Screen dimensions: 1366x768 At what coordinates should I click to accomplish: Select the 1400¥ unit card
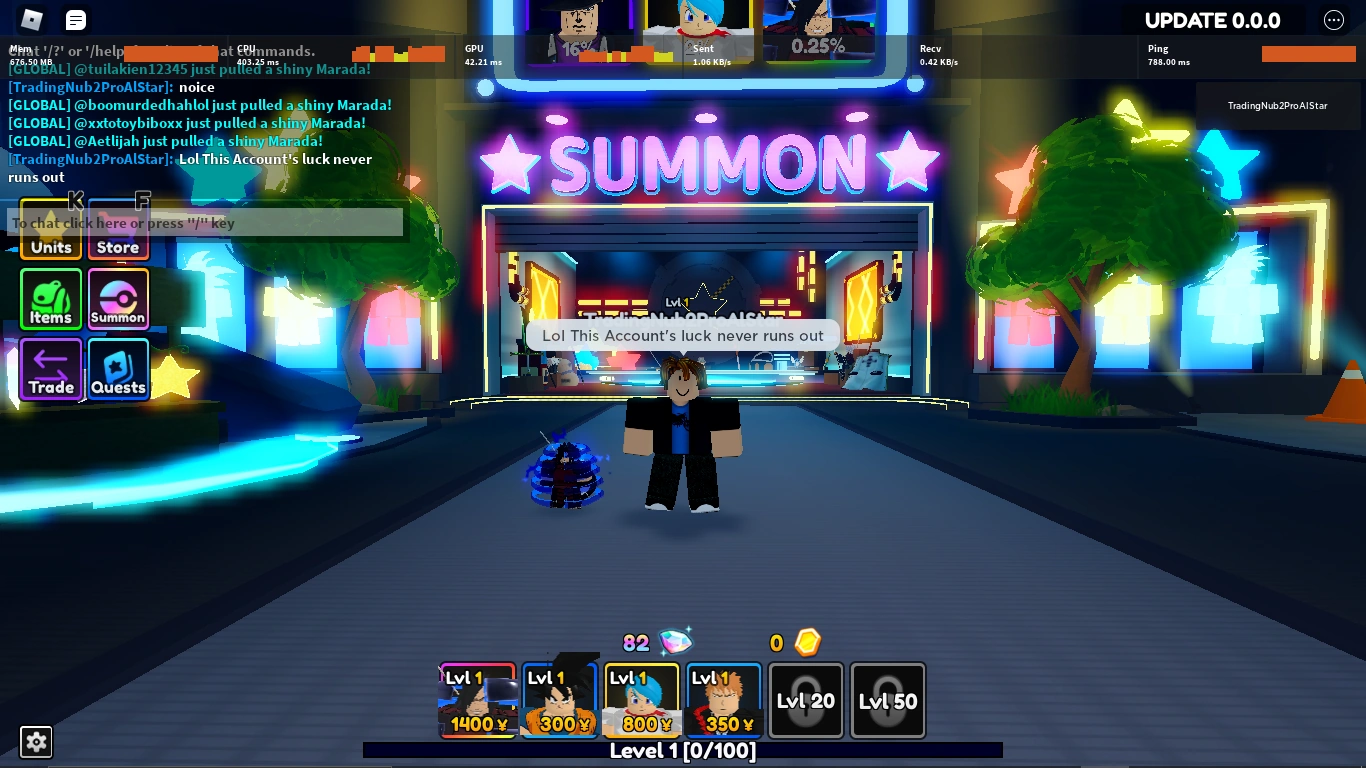tap(477, 700)
